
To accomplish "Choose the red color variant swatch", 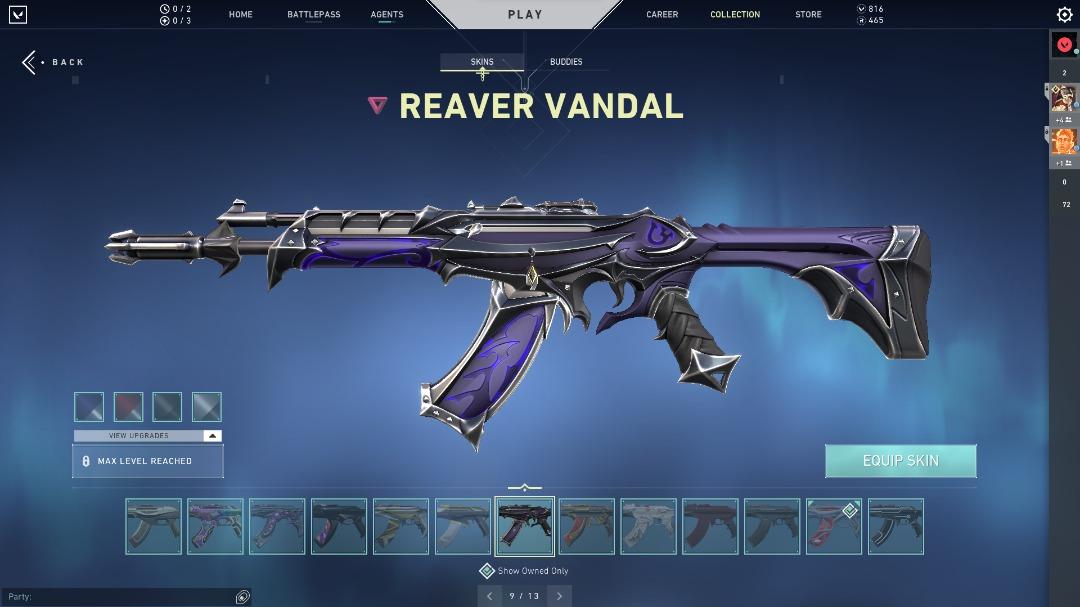I will click(128, 407).
